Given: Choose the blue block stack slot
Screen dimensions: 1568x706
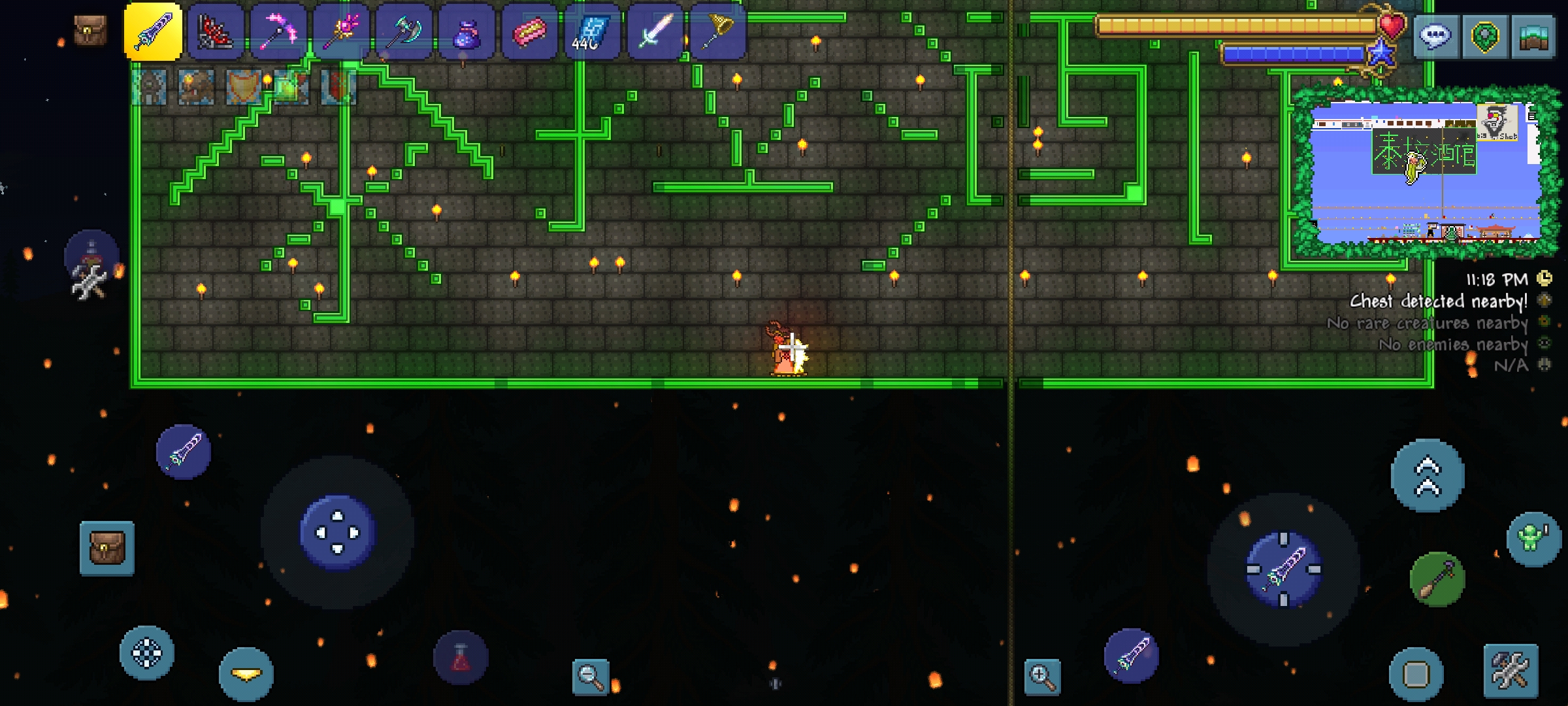Looking at the screenshot, I should point(592,31).
